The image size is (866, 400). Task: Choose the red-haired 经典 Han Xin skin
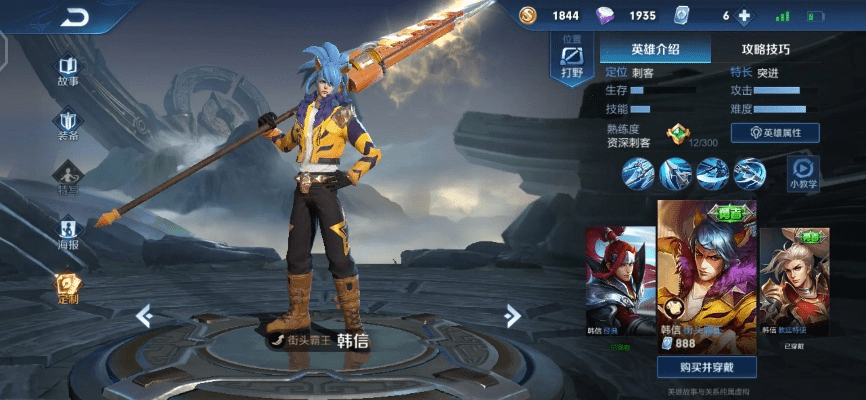pyautogui.click(x=620, y=285)
